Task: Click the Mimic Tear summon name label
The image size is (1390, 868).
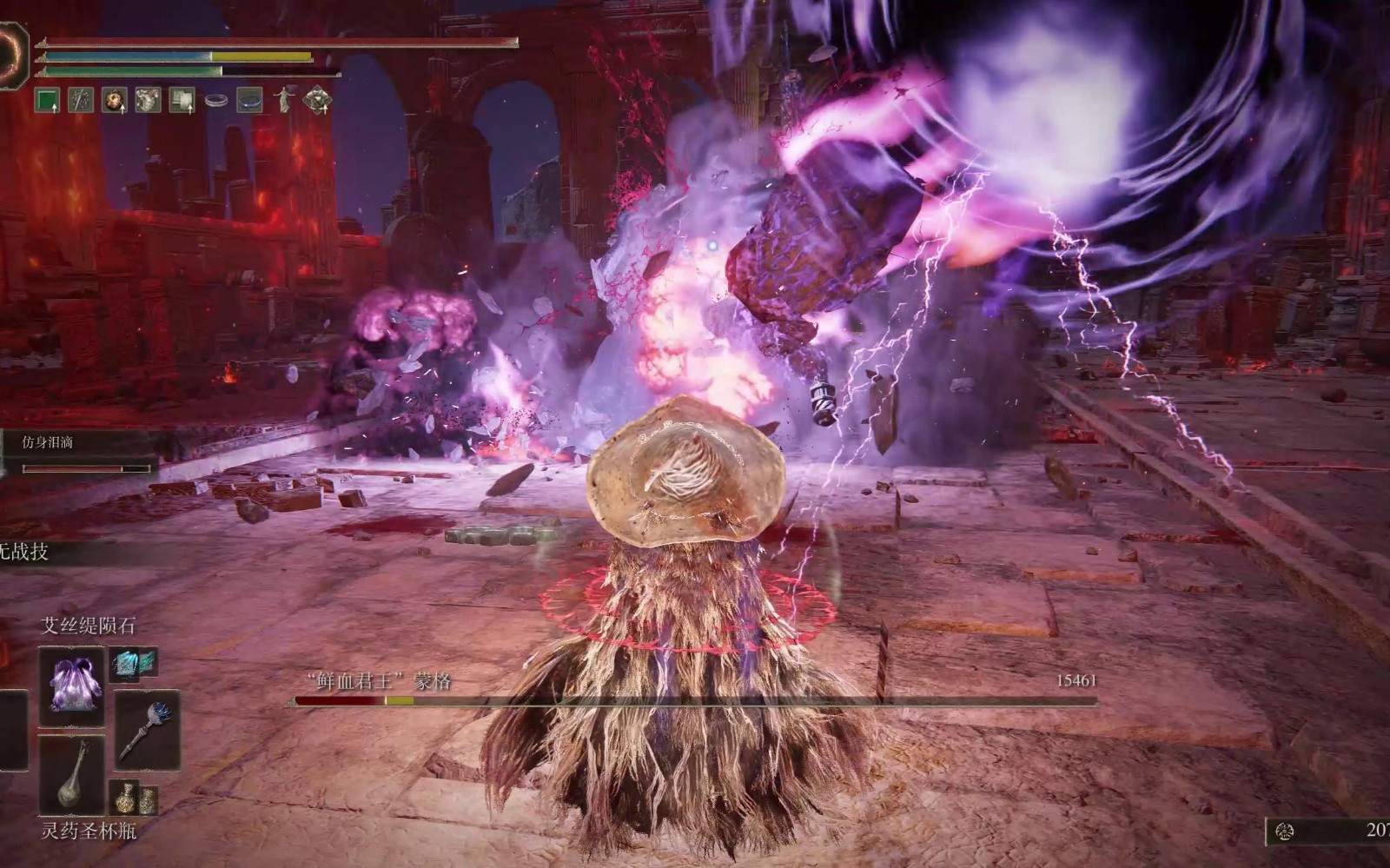Action: click(48, 442)
